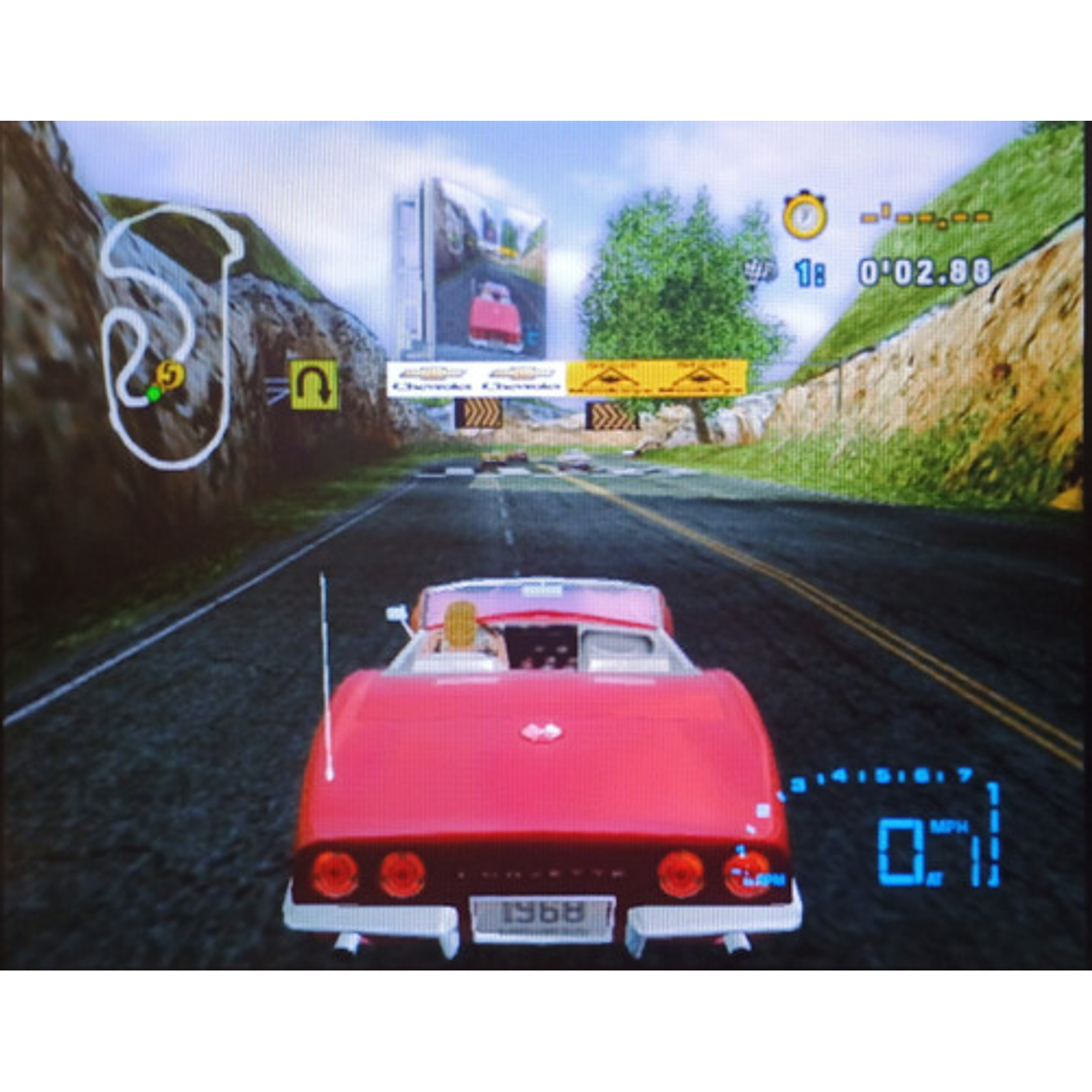The image size is (1092, 1092).
Task: Click the green position dot on the minimap
Action: coord(155,393)
